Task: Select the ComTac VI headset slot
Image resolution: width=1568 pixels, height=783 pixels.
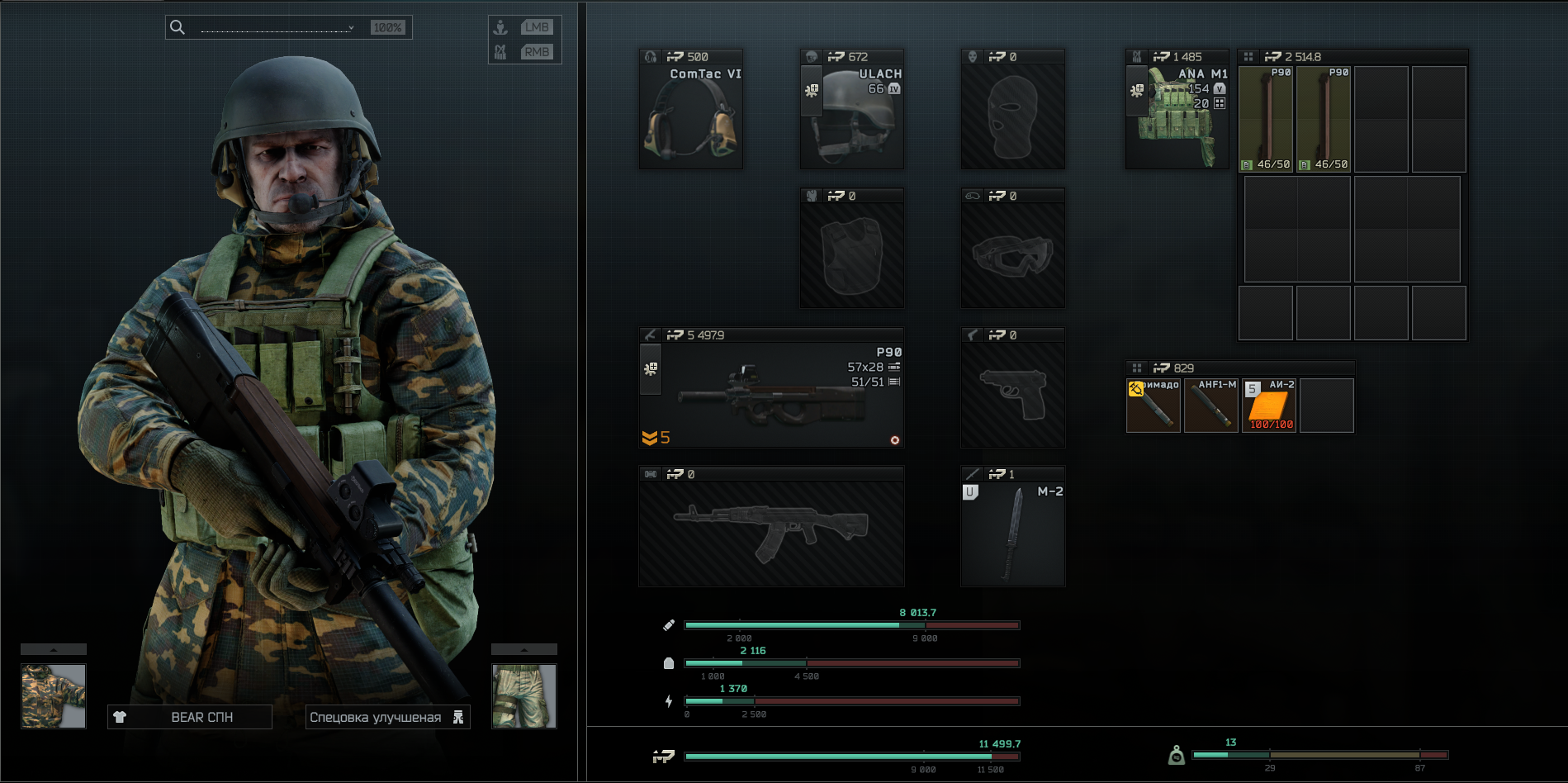Action: coord(691,117)
